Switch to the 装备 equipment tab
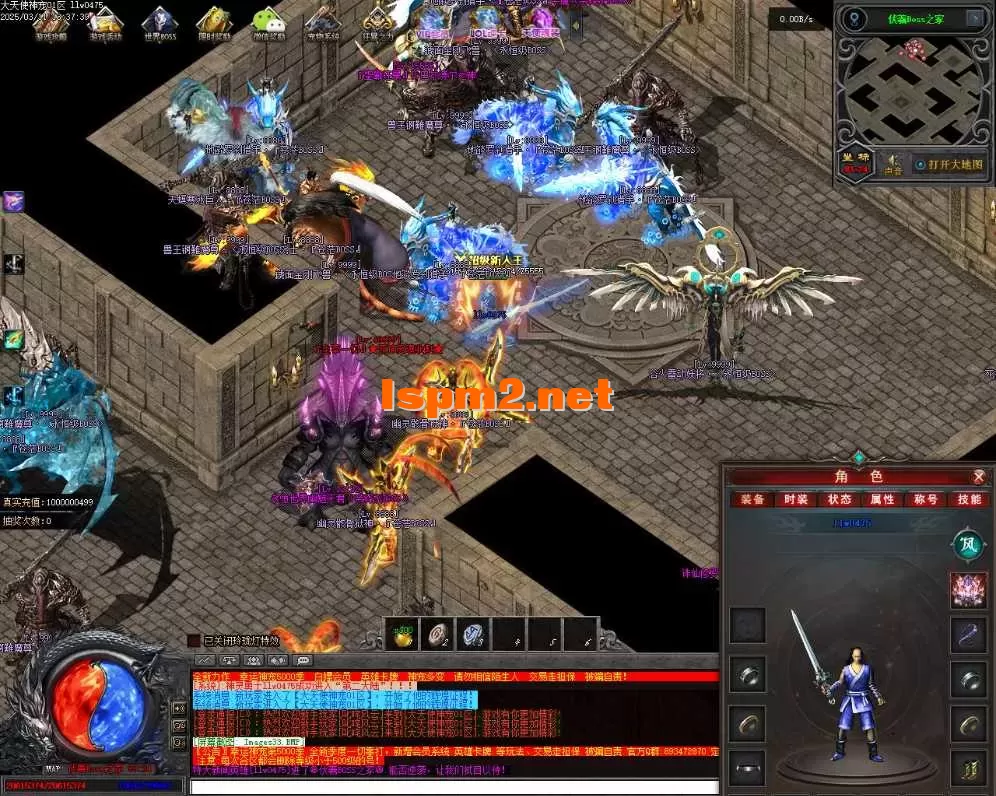Viewport: 996px width, 796px height. 752,499
